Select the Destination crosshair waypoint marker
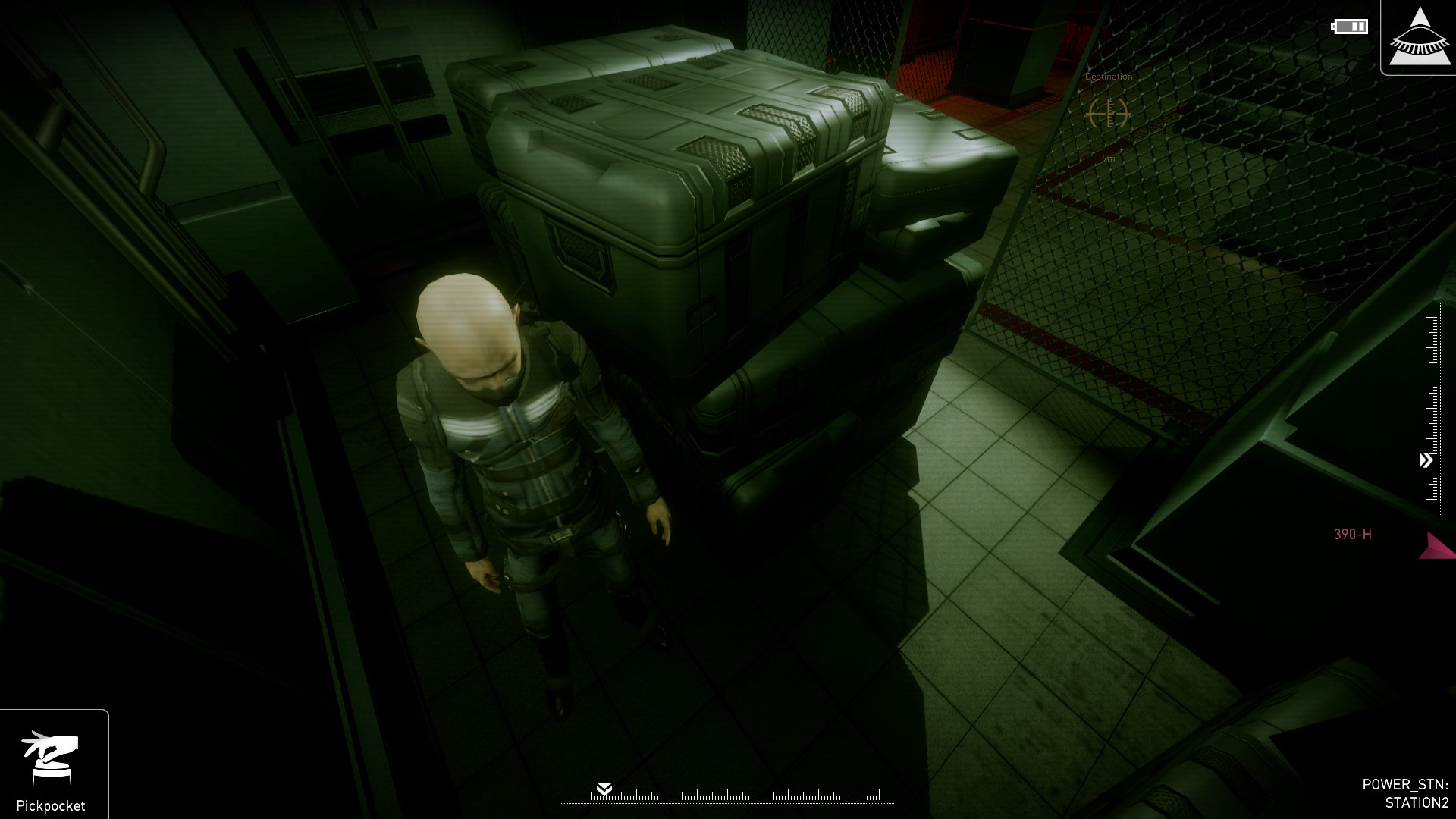The width and height of the screenshot is (1456, 819). pyautogui.click(x=1108, y=114)
